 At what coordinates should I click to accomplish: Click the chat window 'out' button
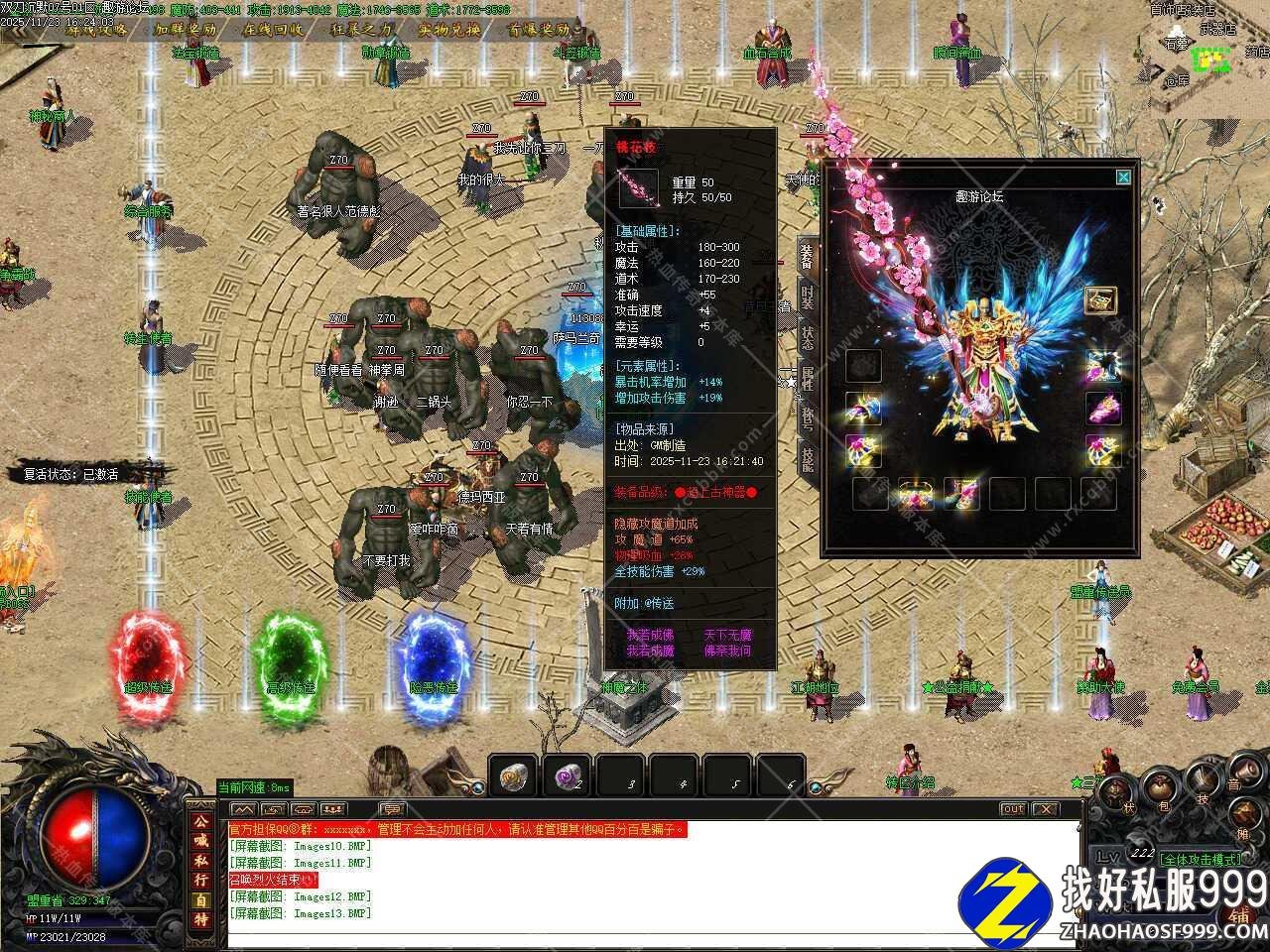point(1012,809)
